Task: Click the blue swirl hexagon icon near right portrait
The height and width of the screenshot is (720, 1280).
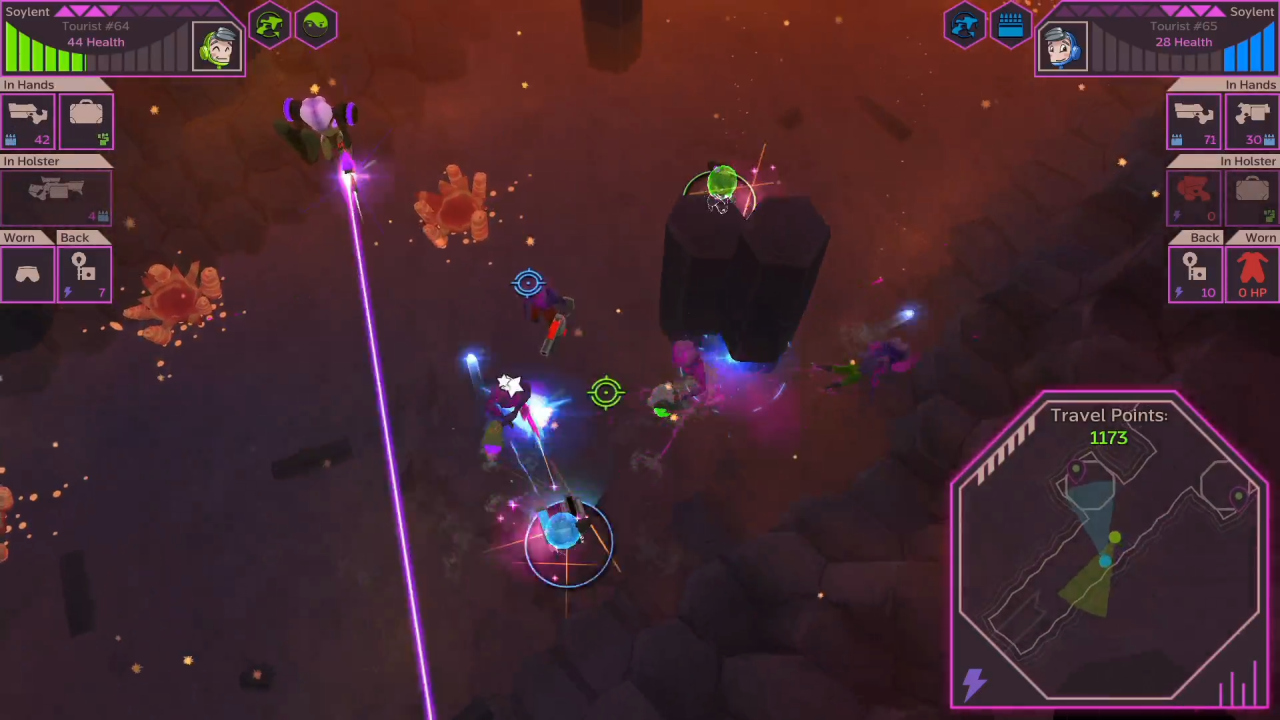Action: (965, 25)
